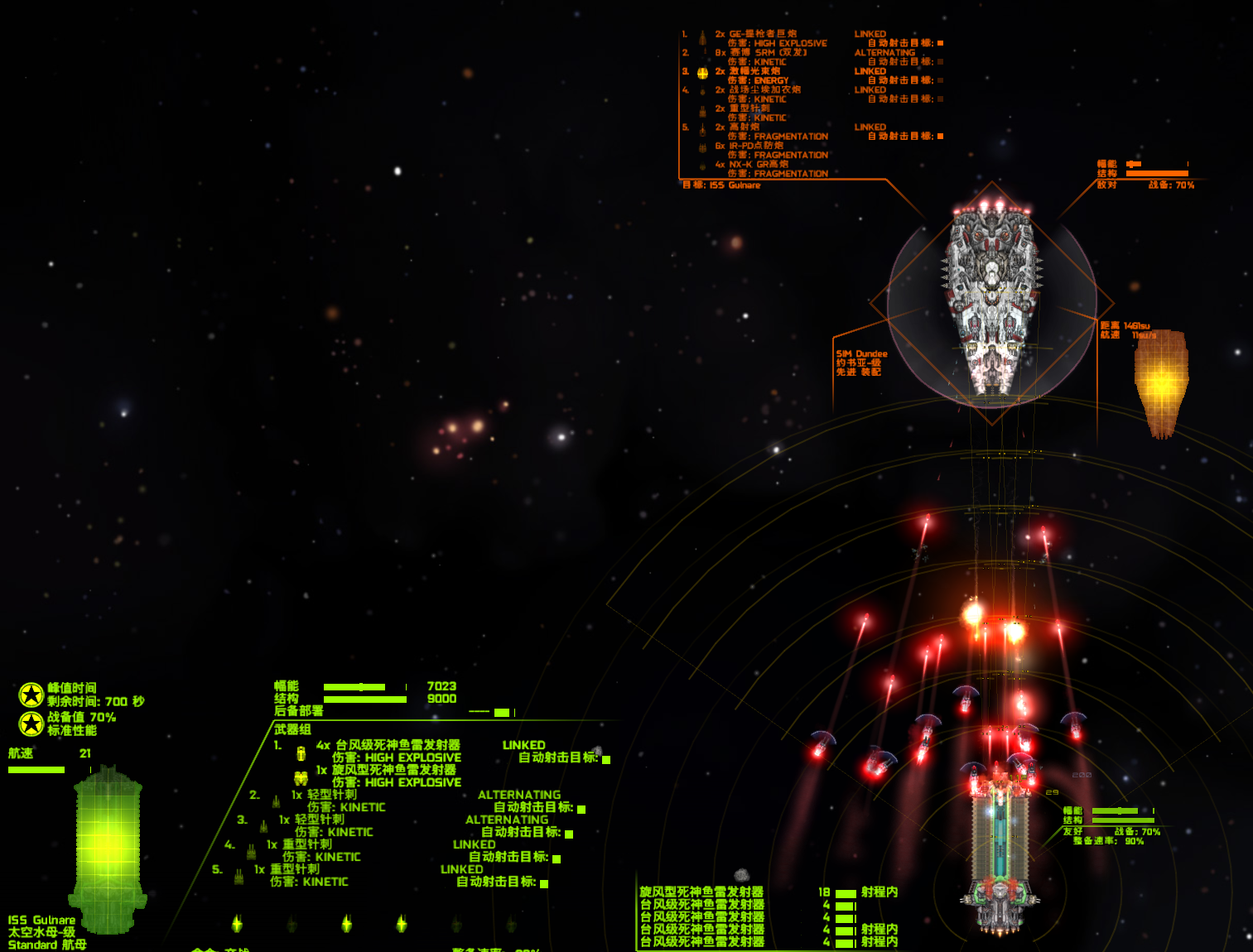Toggle autofire square for weapon group 5
This screenshot has width=1253, height=952.
tap(544, 883)
